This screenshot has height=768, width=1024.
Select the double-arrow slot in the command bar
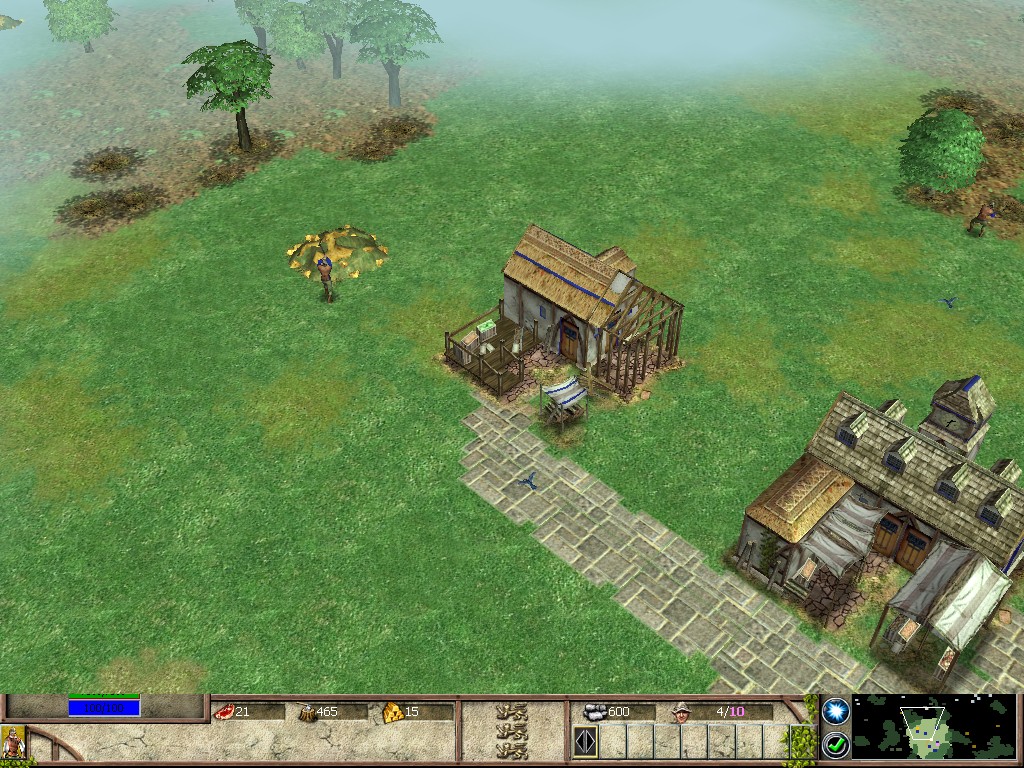pyautogui.click(x=585, y=742)
